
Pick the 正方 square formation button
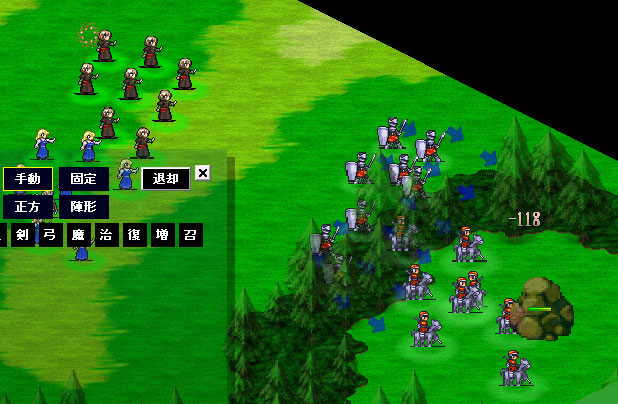click(x=27, y=207)
